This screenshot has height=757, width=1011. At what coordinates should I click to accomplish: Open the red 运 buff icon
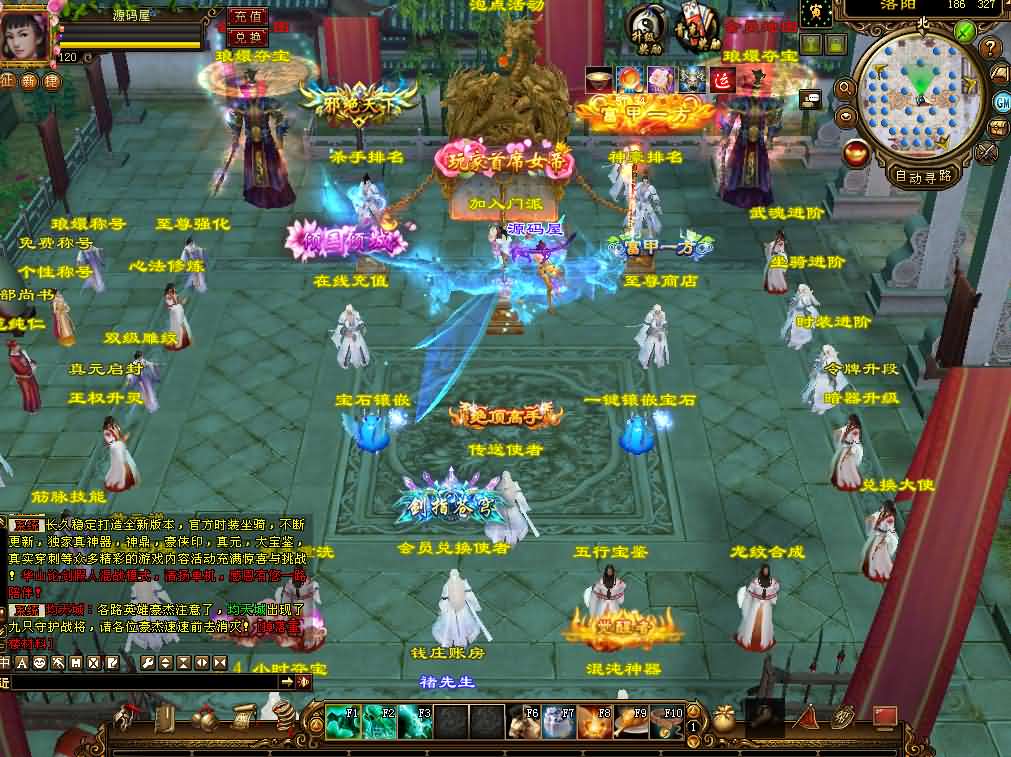tap(722, 80)
